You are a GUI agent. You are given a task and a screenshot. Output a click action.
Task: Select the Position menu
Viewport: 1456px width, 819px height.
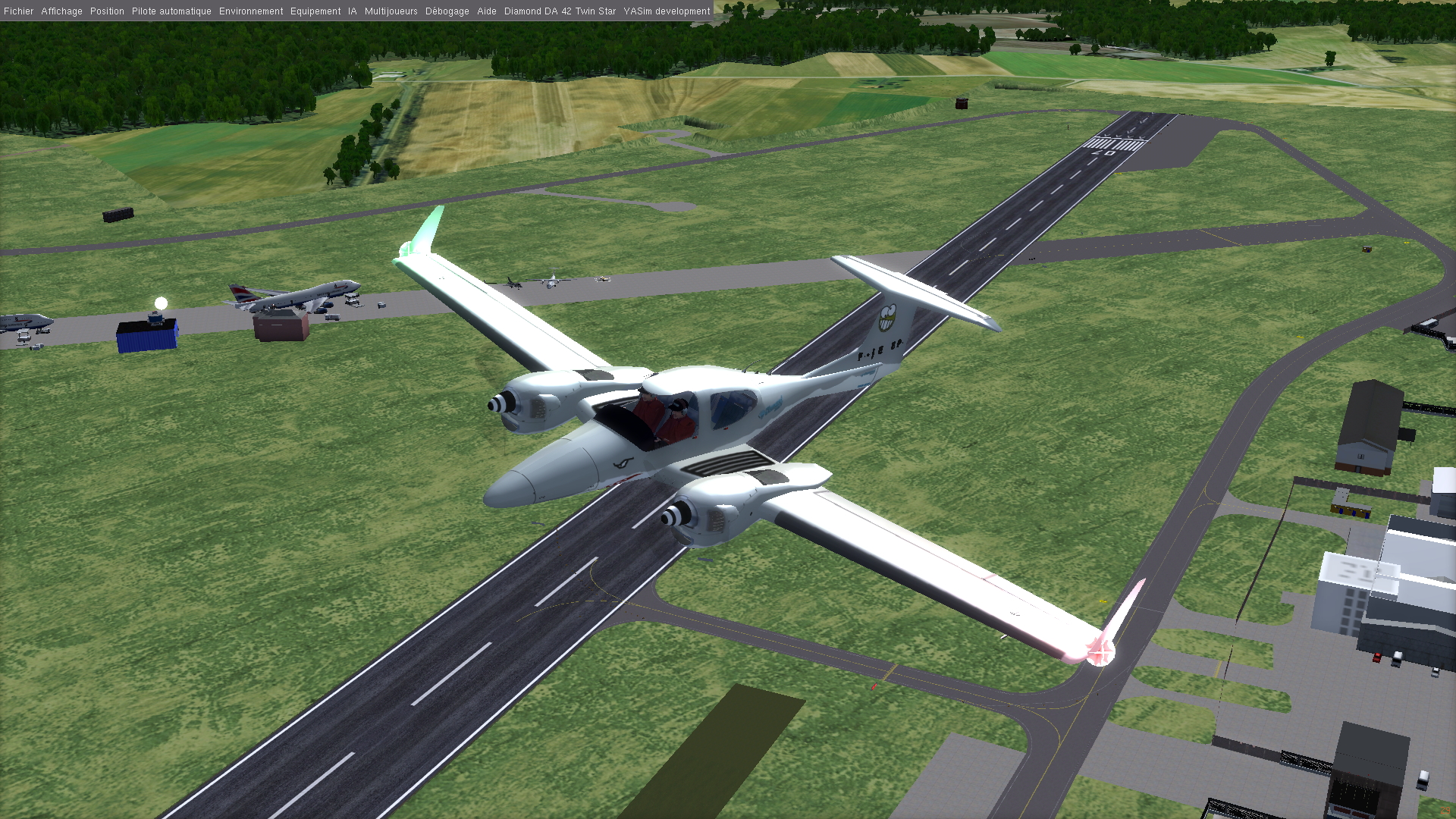pyautogui.click(x=107, y=11)
